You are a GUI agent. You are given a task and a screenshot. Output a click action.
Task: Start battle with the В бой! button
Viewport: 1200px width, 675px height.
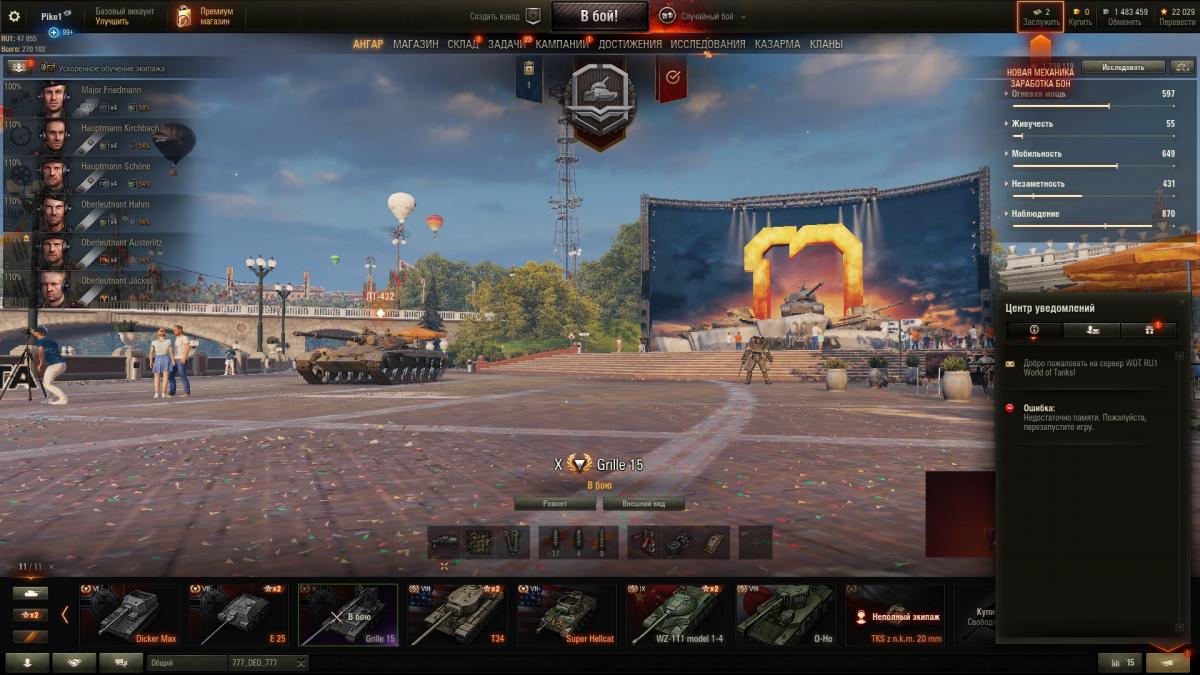click(600, 16)
